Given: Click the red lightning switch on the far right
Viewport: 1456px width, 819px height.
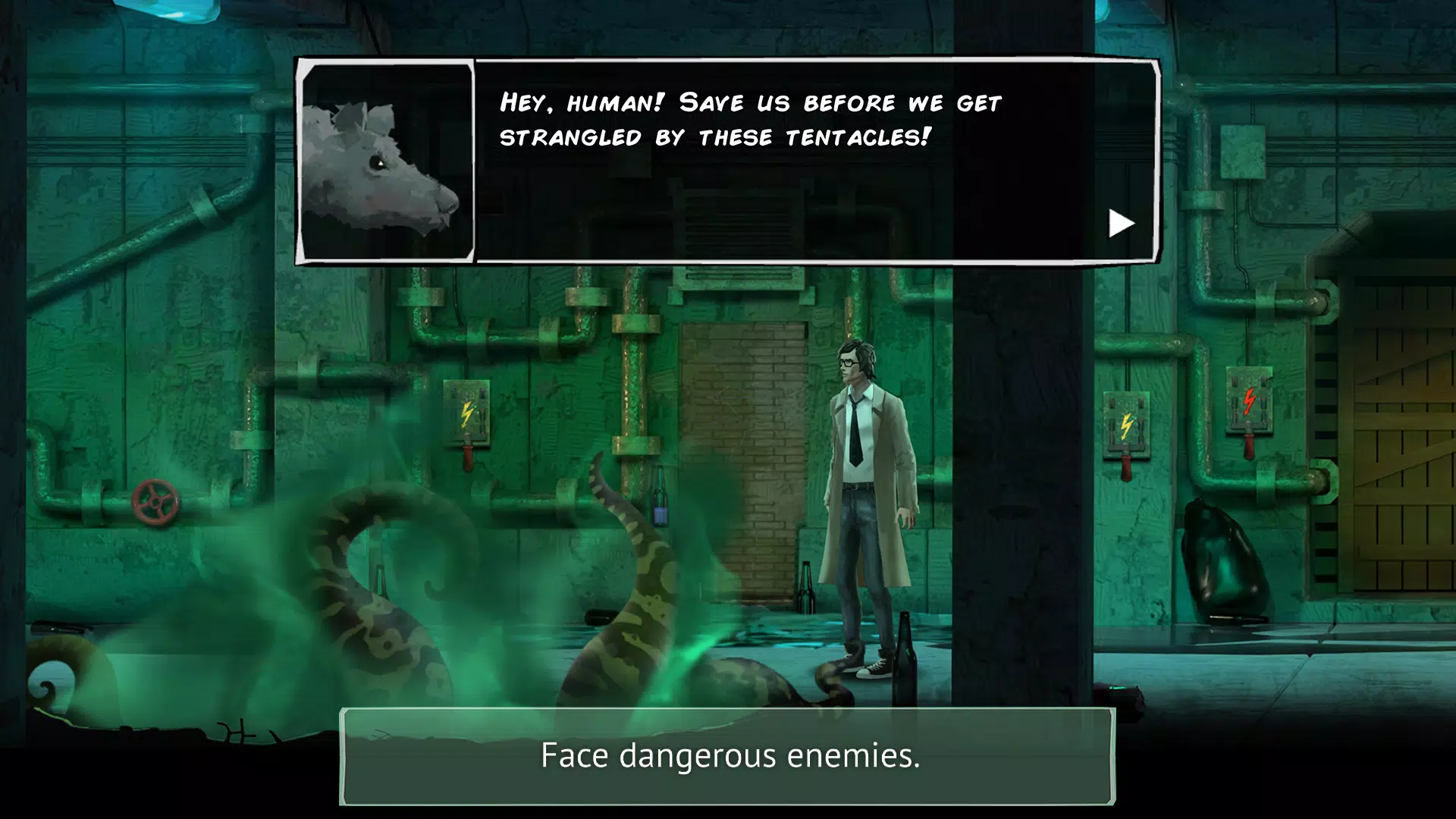Looking at the screenshot, I should (1249, 402).
